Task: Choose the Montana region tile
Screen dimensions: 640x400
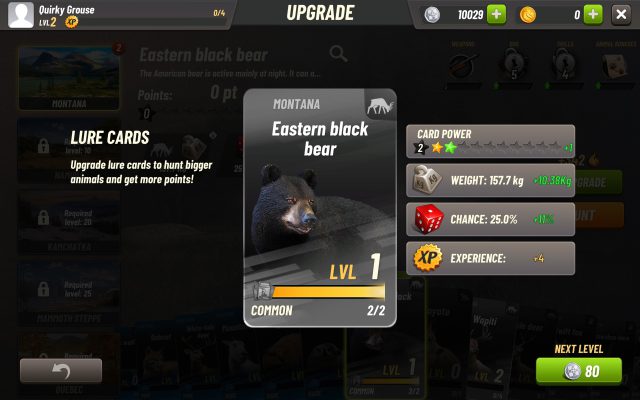Action: click(x=69, y=77)
